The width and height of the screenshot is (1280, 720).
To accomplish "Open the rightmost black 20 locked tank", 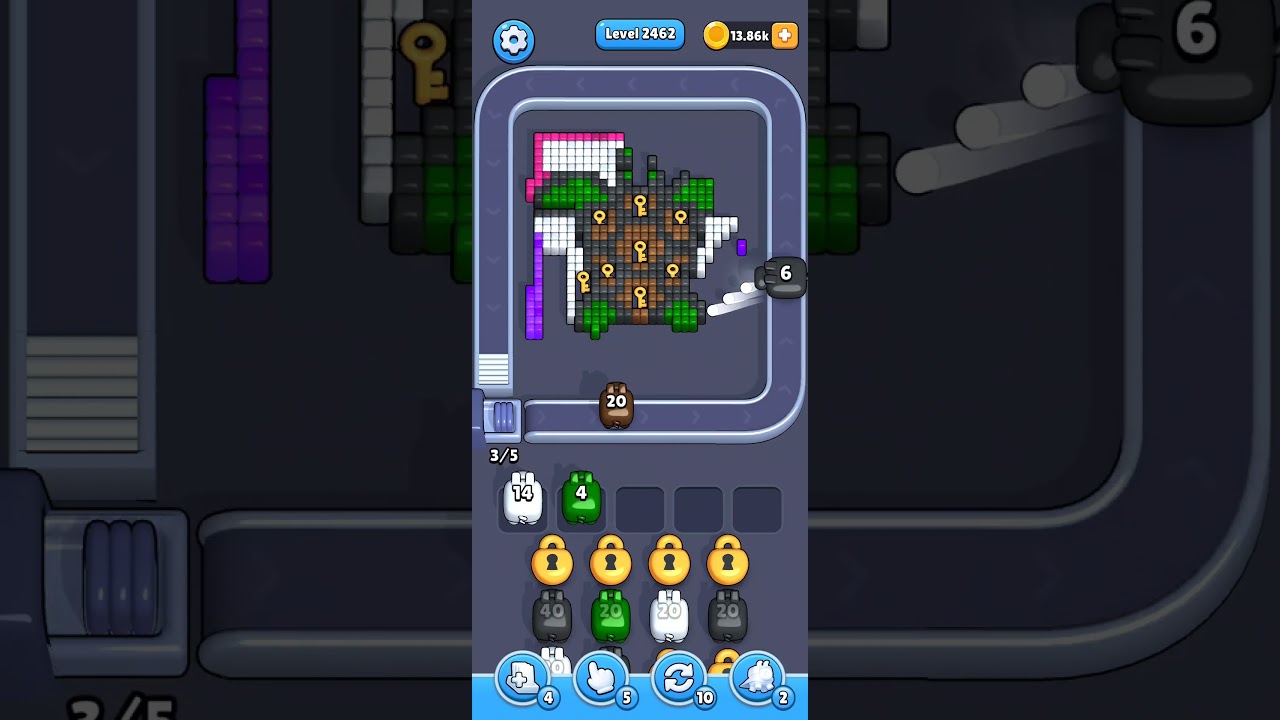I will tap(728, 613).
